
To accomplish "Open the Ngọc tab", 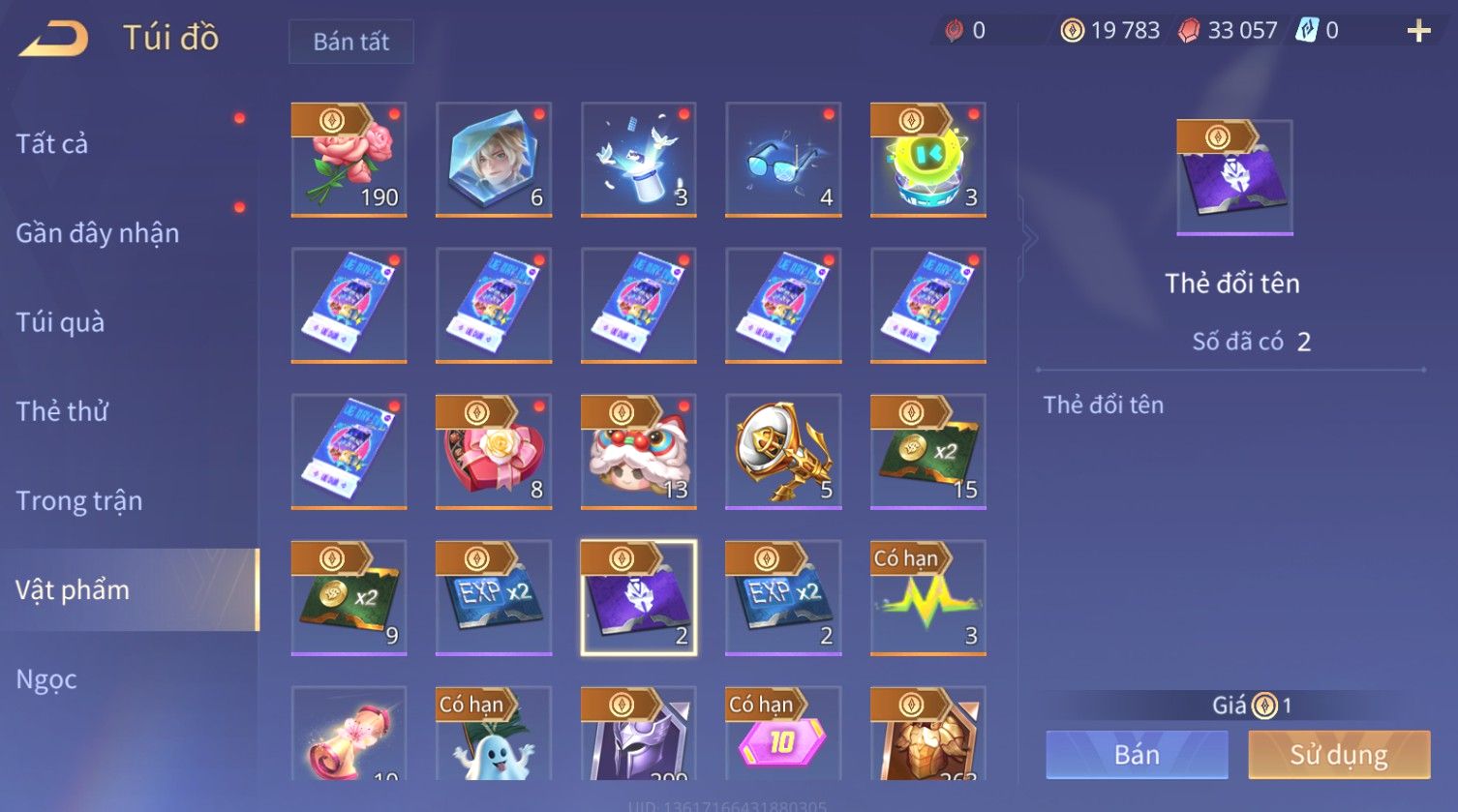I will pyautogui.click(x=46, y=679).
